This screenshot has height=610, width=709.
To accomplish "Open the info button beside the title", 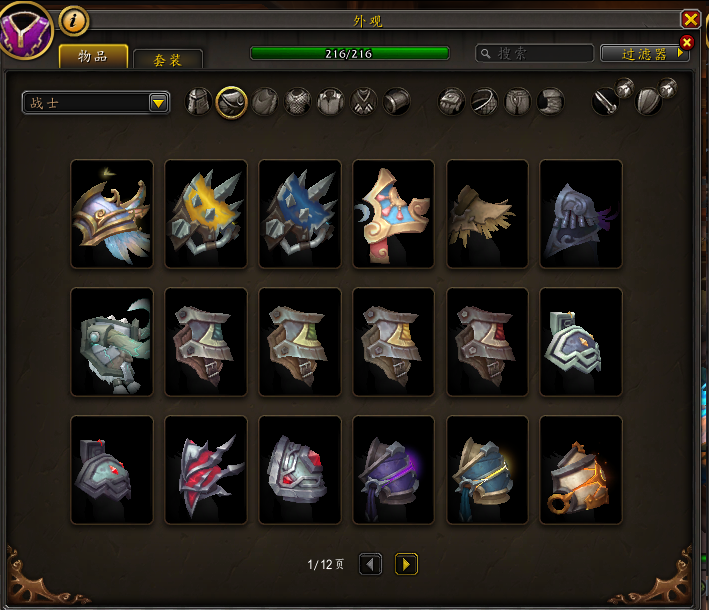I will [x=74, y=19].
